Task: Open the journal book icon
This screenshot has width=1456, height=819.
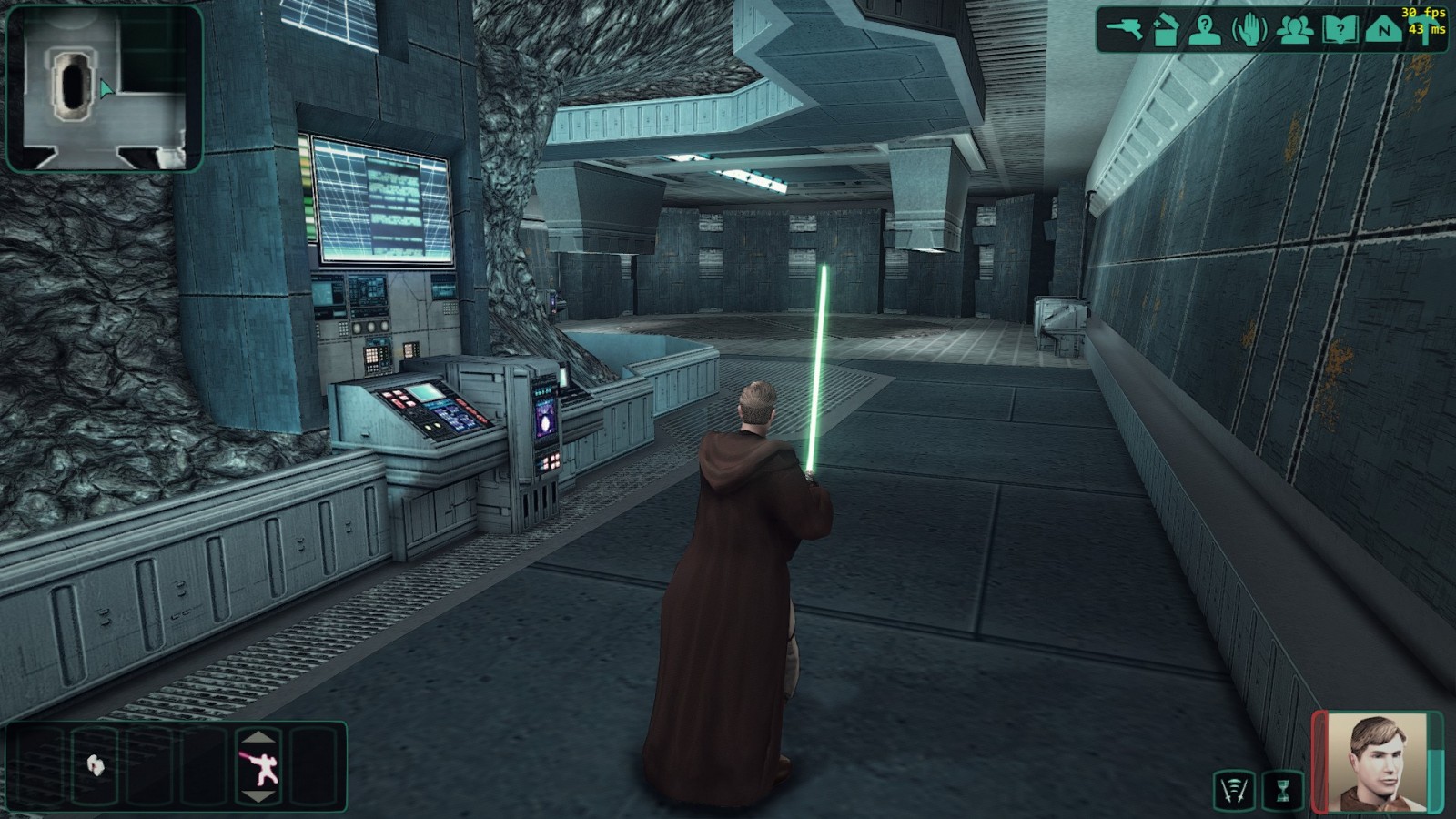Action: coord(1340,29)
